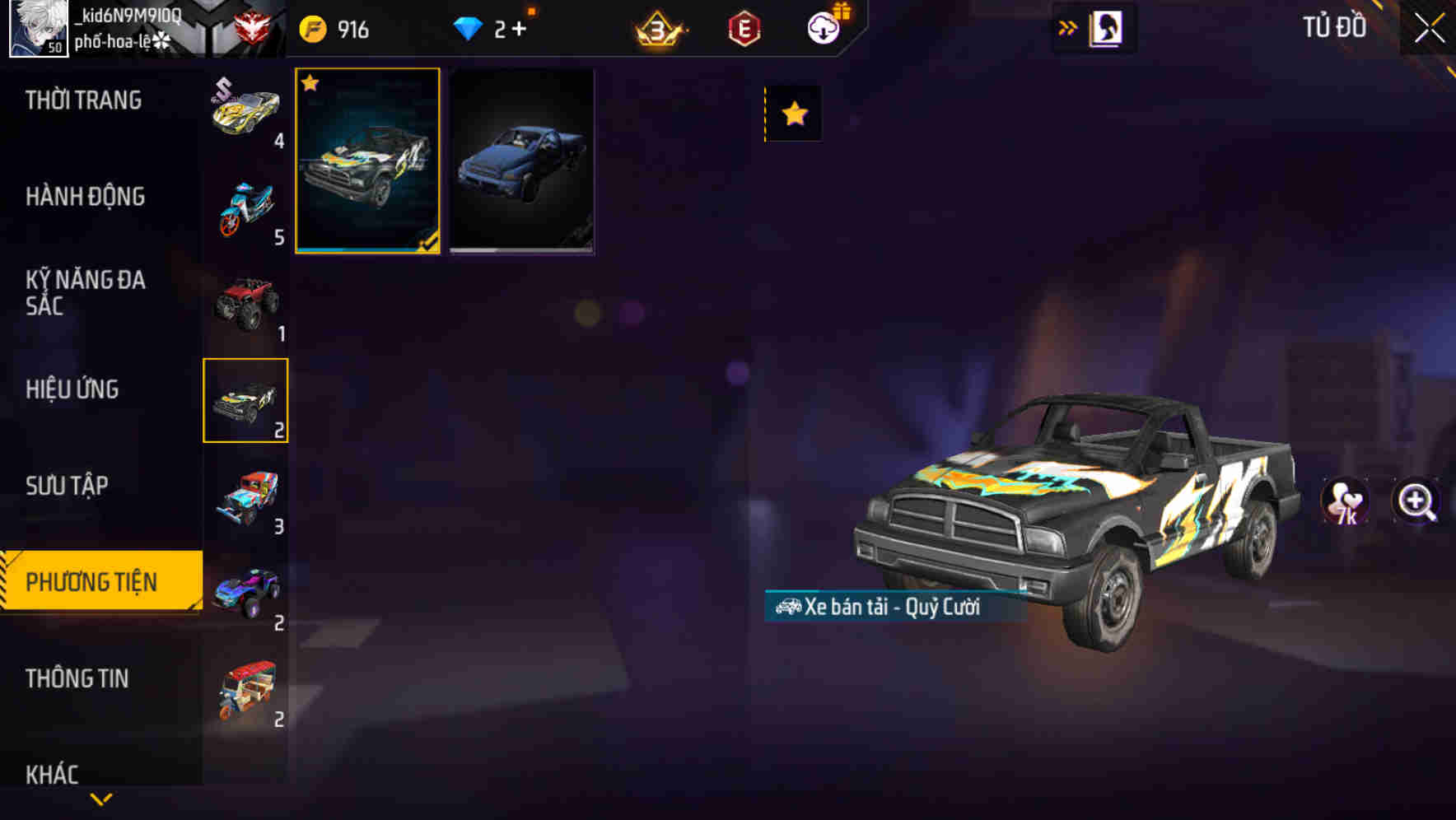Open the level 3 crown badge icon
The height and width of the screenshot is (820, 1456).
pos(659,27)
